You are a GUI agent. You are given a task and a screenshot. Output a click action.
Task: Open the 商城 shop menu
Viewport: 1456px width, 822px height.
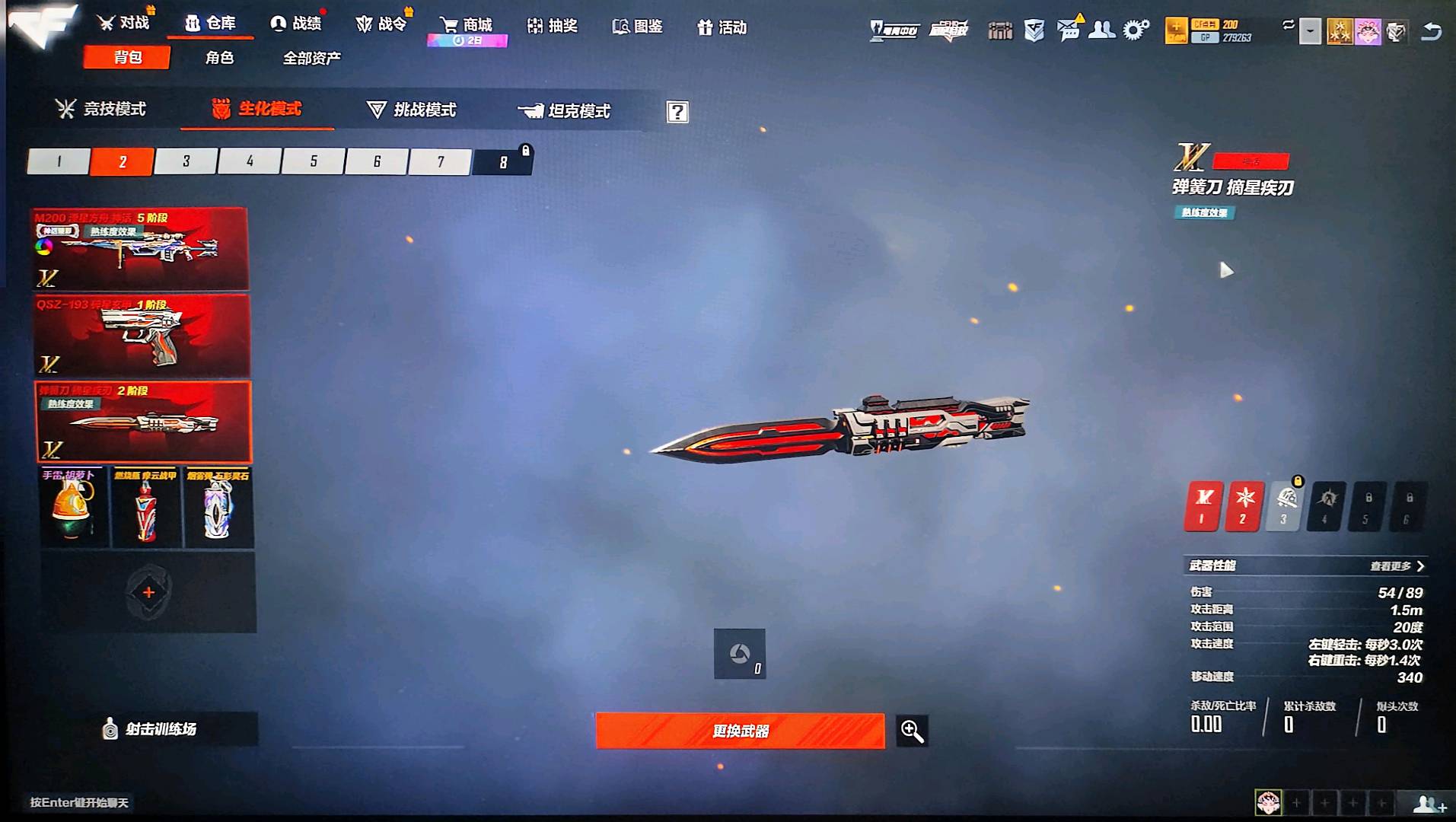(467, 26)
